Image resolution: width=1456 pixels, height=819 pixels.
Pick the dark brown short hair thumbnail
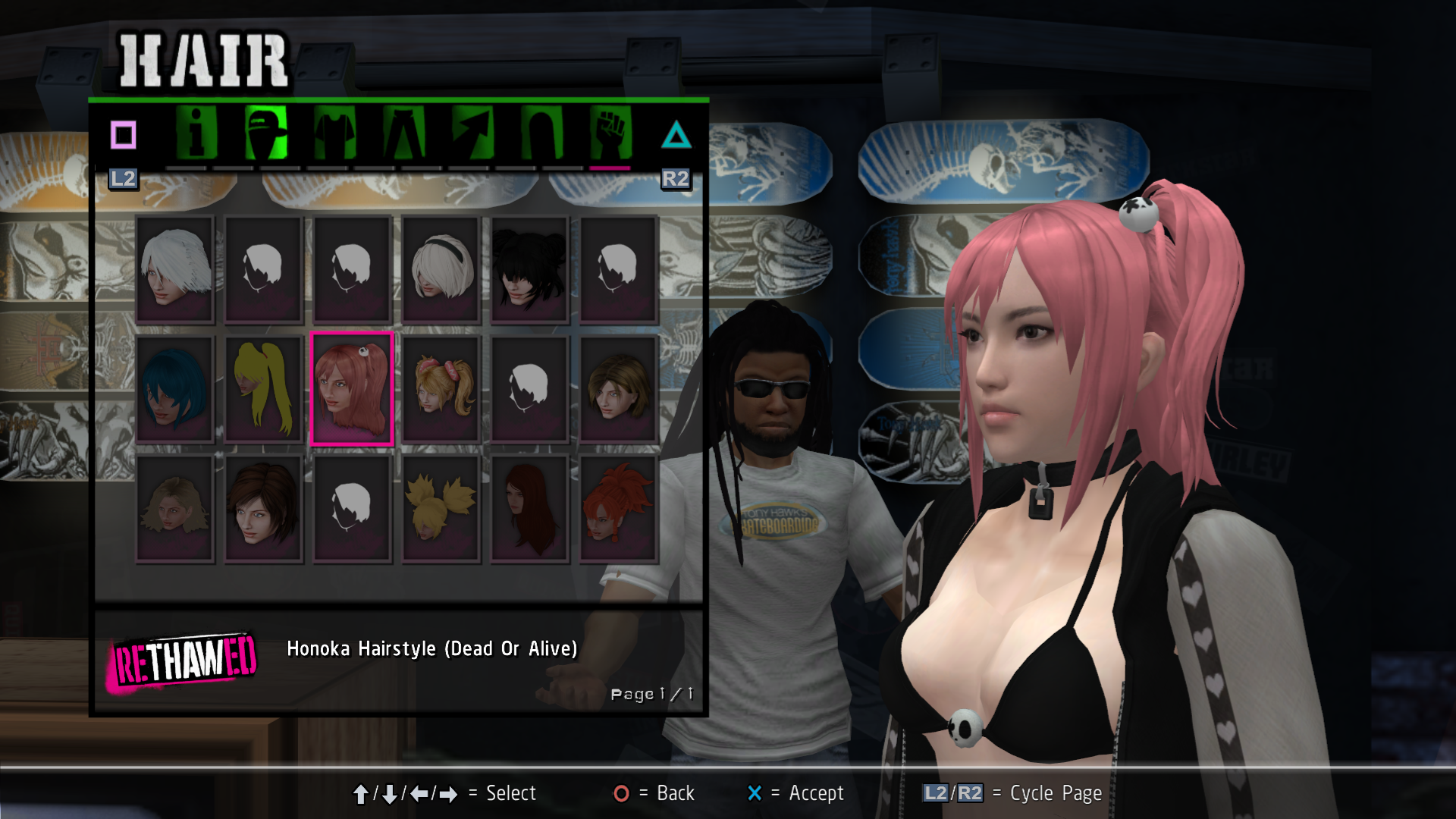click(264, 508)
